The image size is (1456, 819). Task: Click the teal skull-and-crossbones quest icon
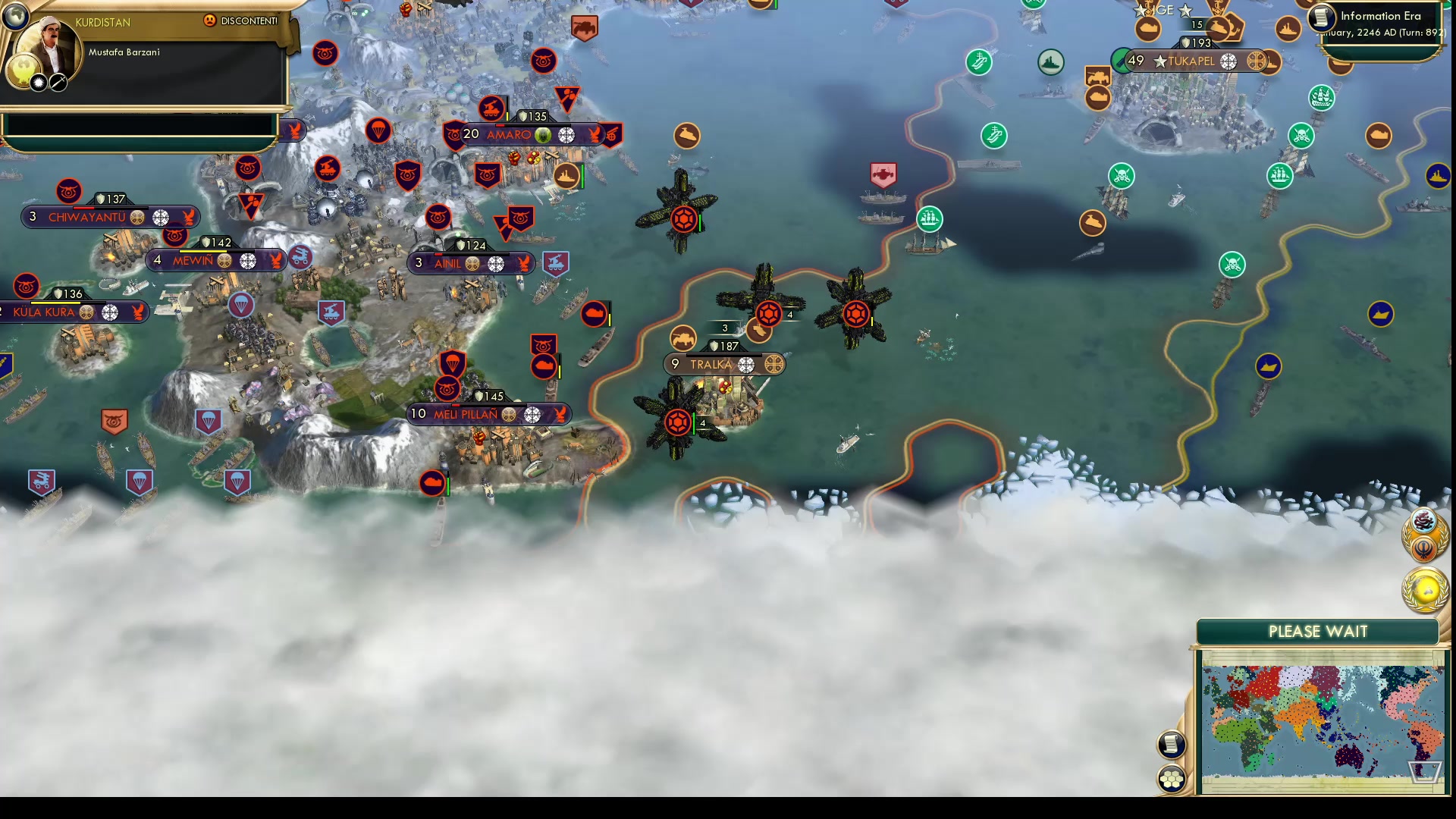1122,175
